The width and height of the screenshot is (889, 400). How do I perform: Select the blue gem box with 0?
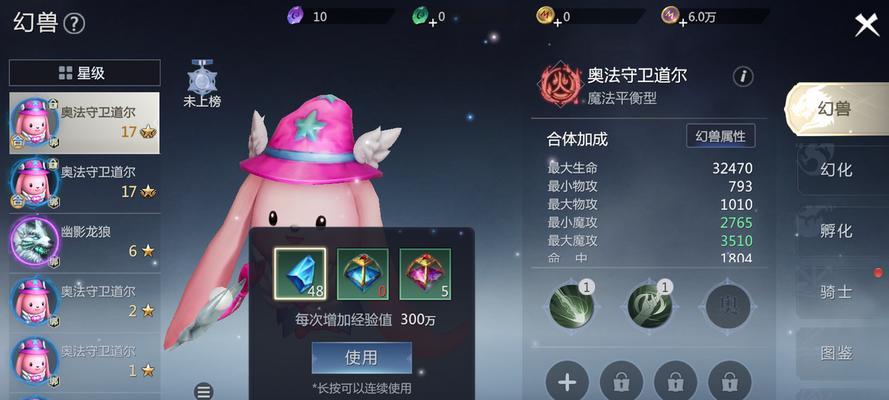pos(362,273)
